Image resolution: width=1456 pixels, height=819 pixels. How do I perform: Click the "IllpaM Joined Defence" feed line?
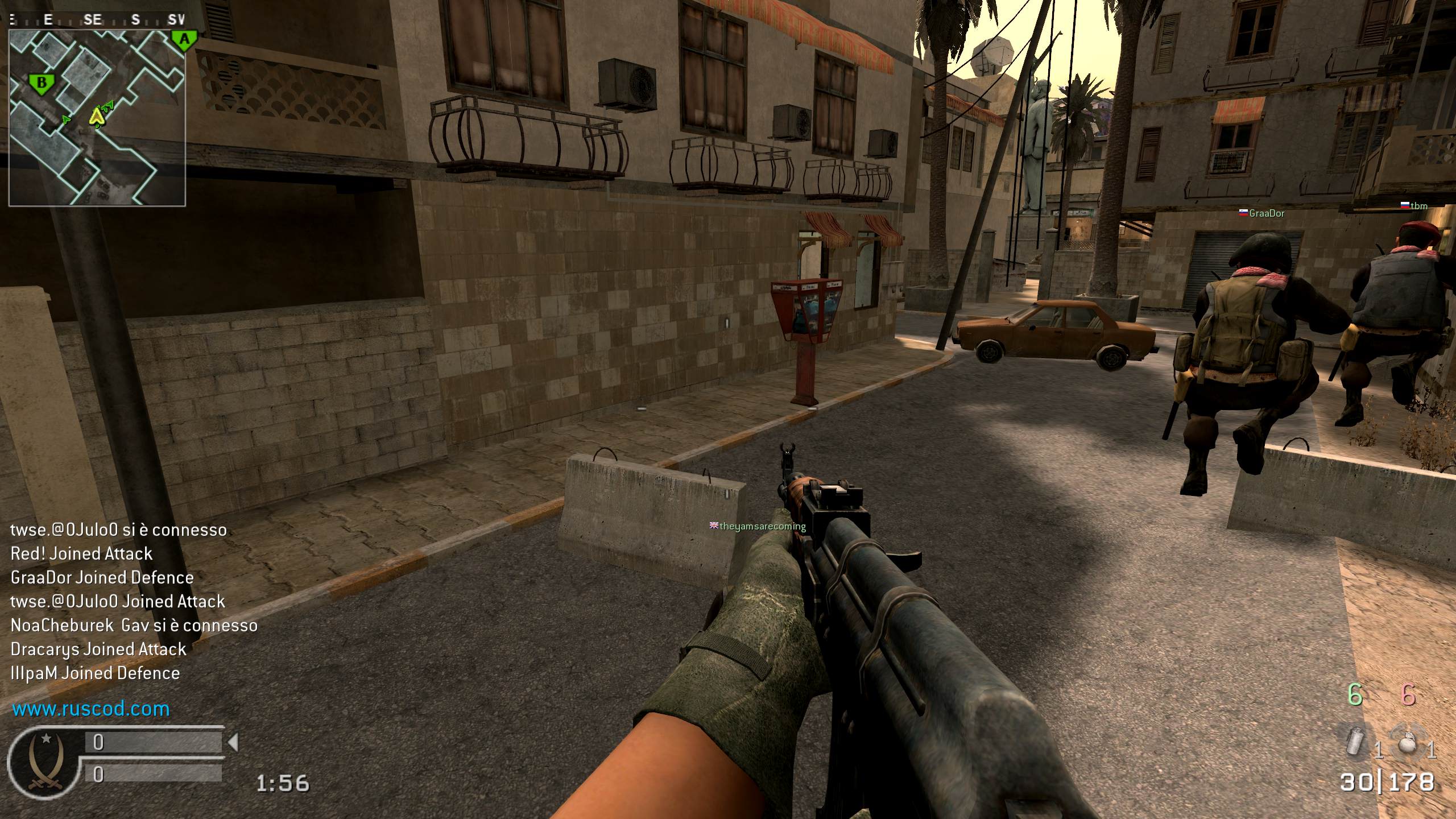95,673
